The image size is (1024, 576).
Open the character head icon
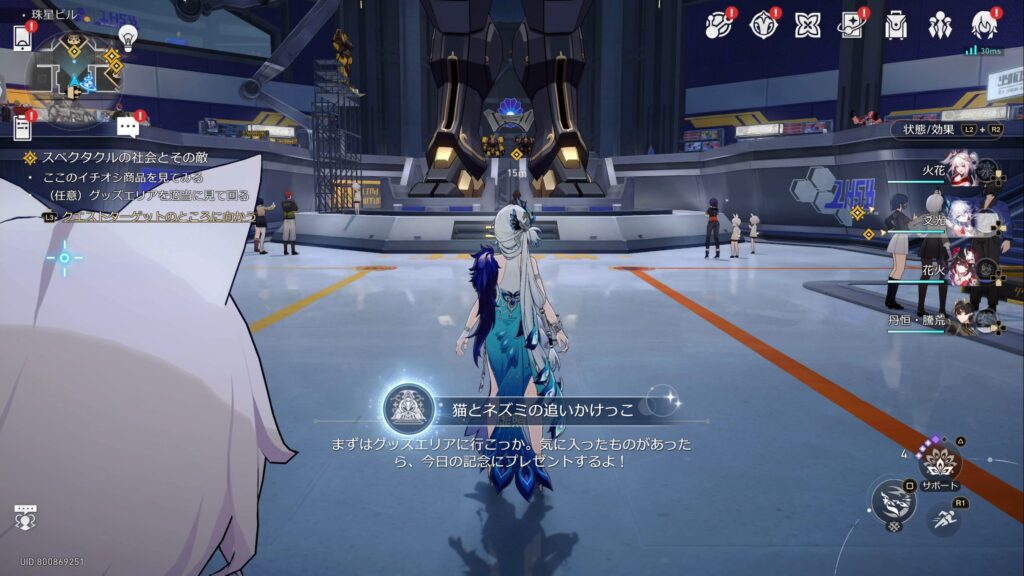click(984, 25)
